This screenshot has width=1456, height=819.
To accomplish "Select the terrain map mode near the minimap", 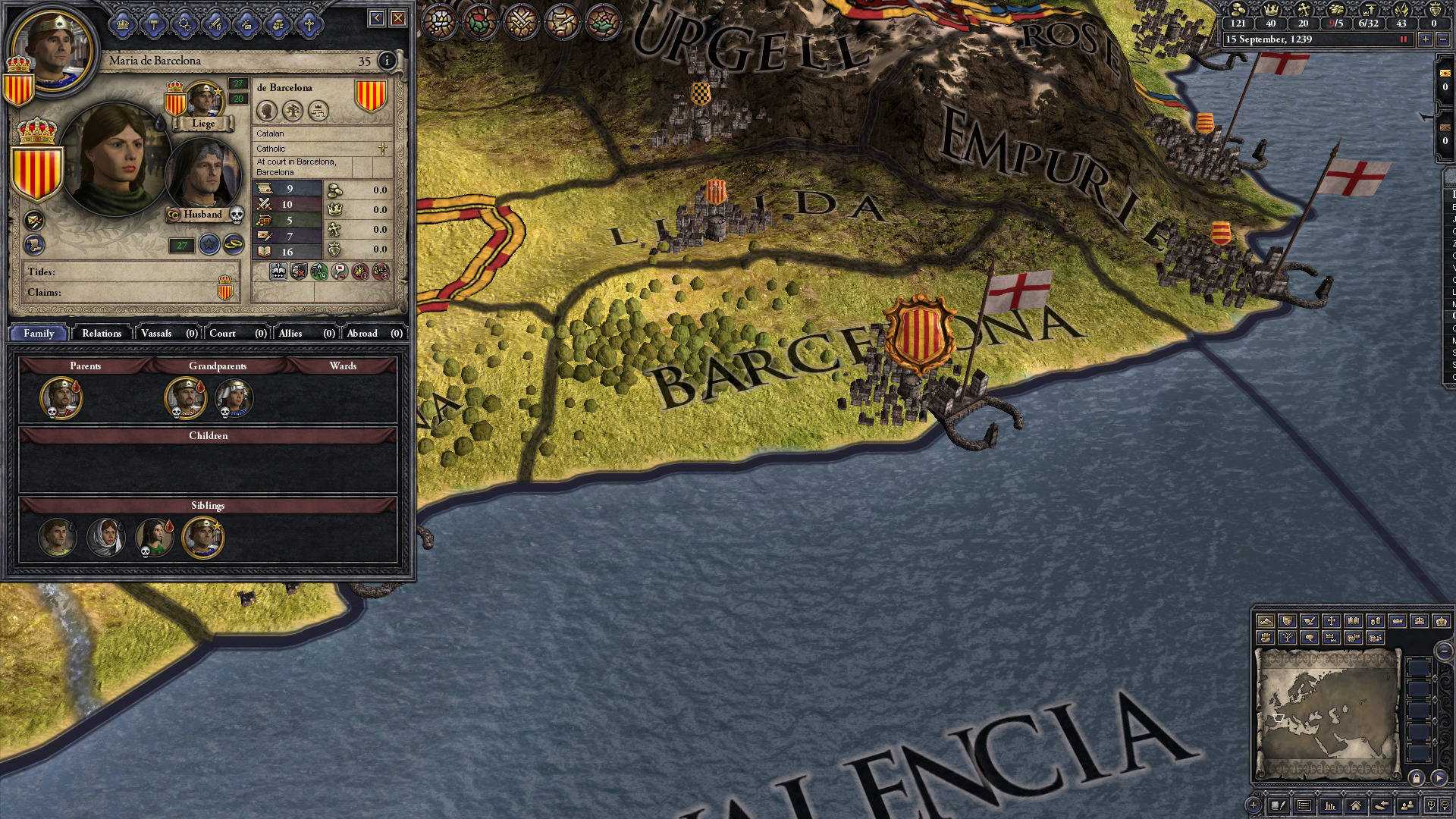I will pyautogui.click(x=1266, y=621).
